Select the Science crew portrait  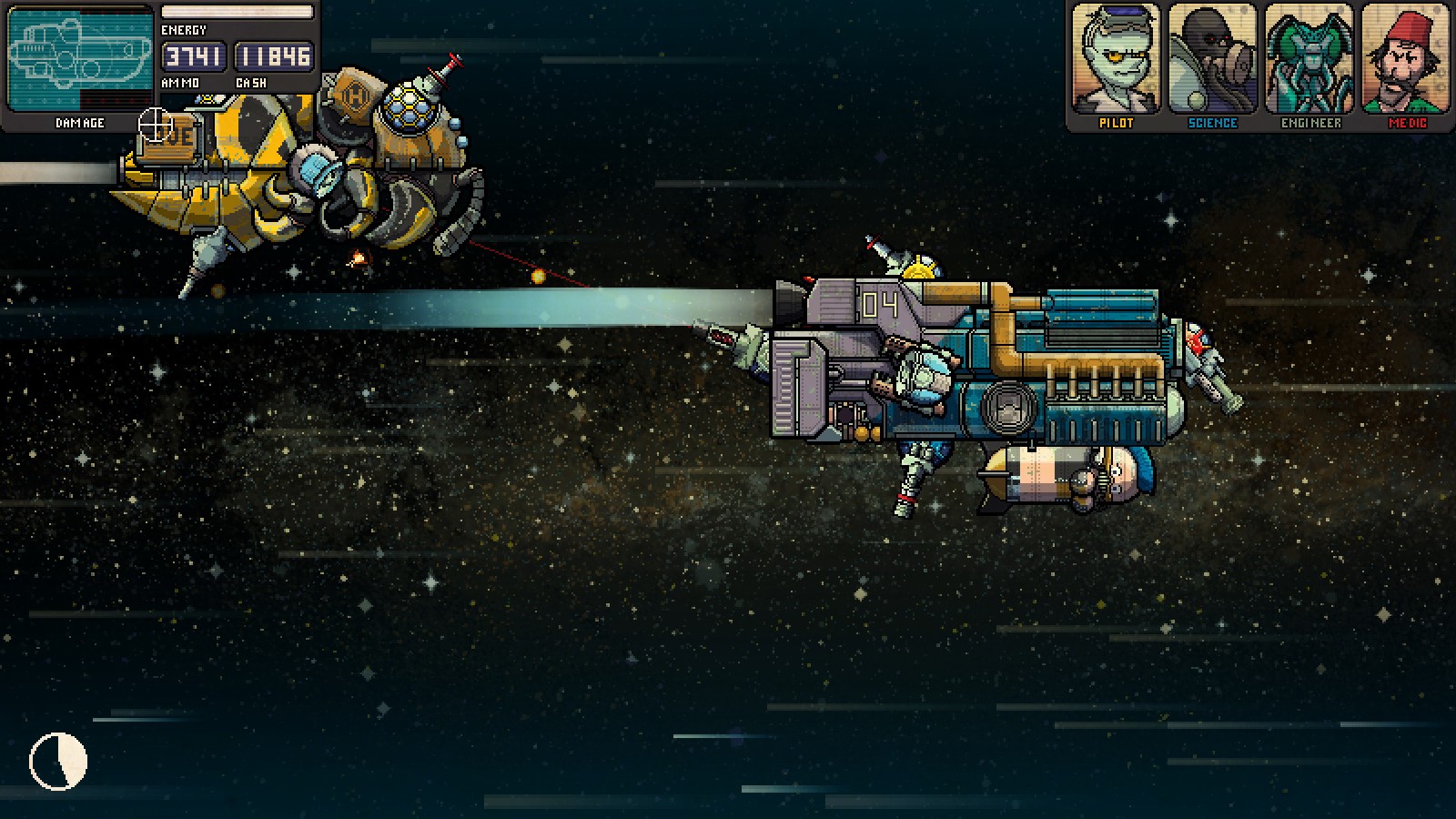coord(1214,59)
